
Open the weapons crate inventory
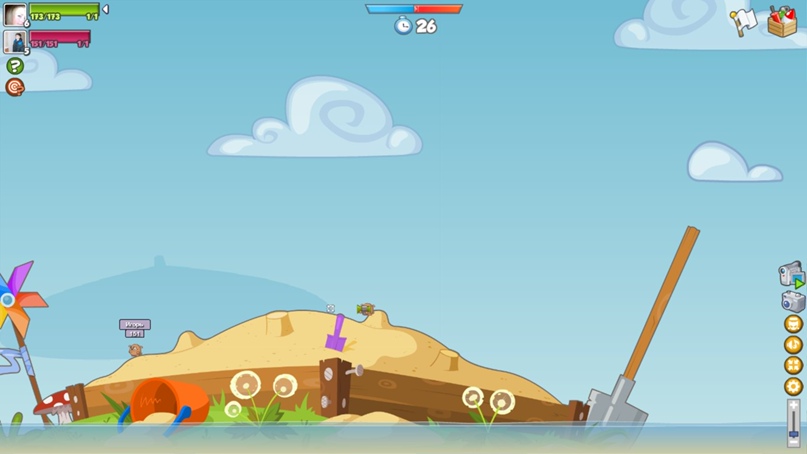[x=782, y=21]
